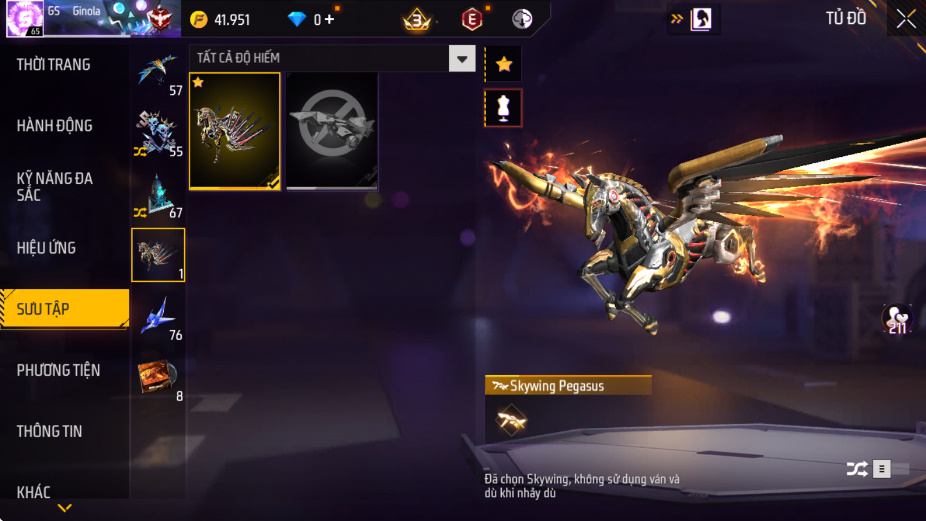Open the Thông Tin tab
Image resolution: width=926 pixels, height=521 pixels.
tap(50, 431)
